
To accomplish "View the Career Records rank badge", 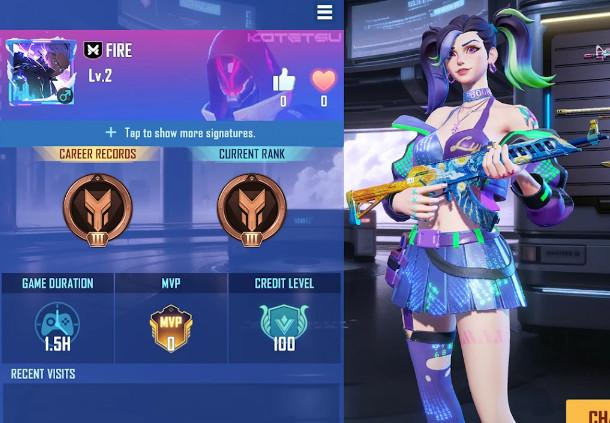I will pos(97,210).
